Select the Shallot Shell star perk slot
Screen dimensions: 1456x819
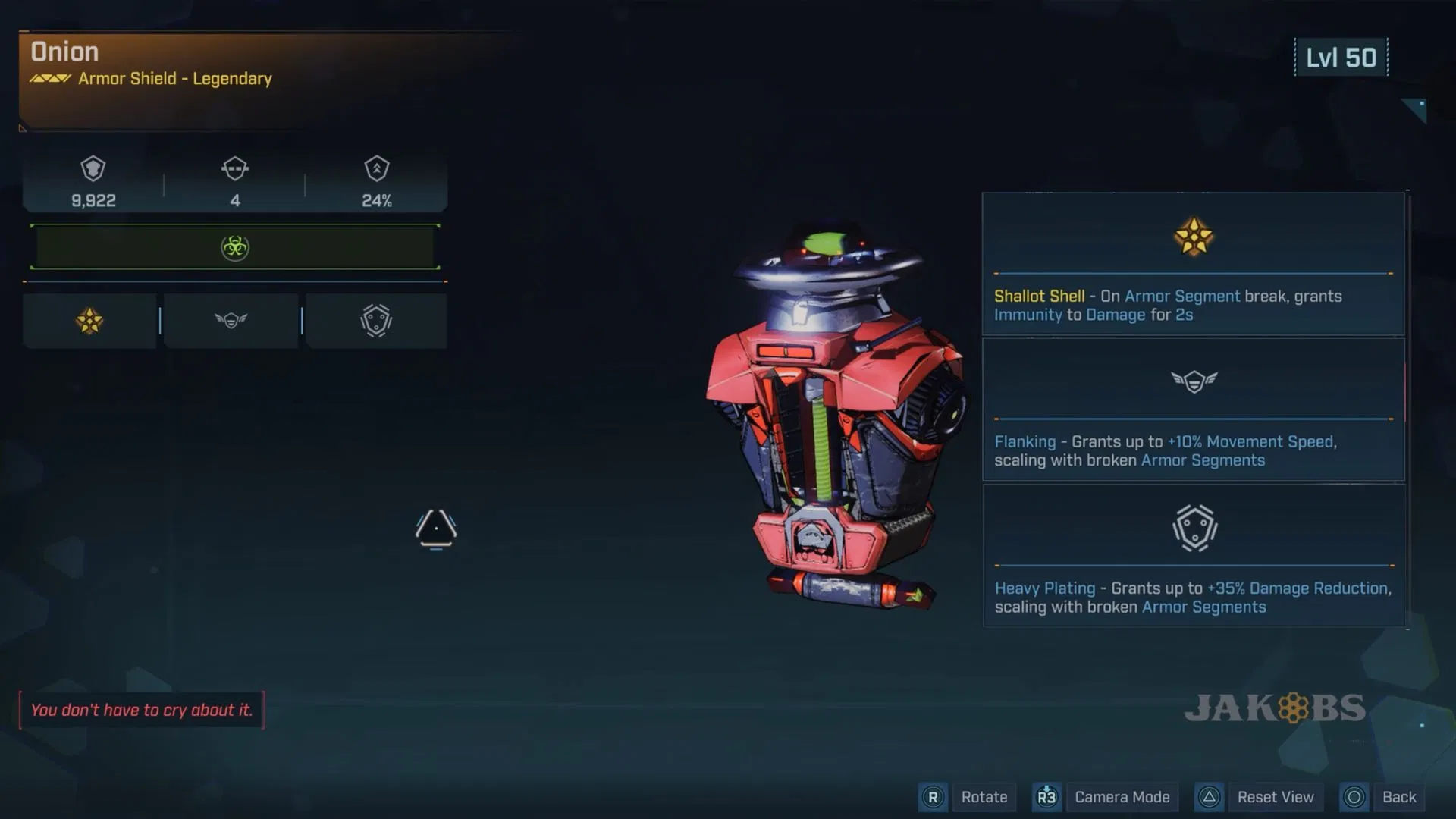[89, 321]
